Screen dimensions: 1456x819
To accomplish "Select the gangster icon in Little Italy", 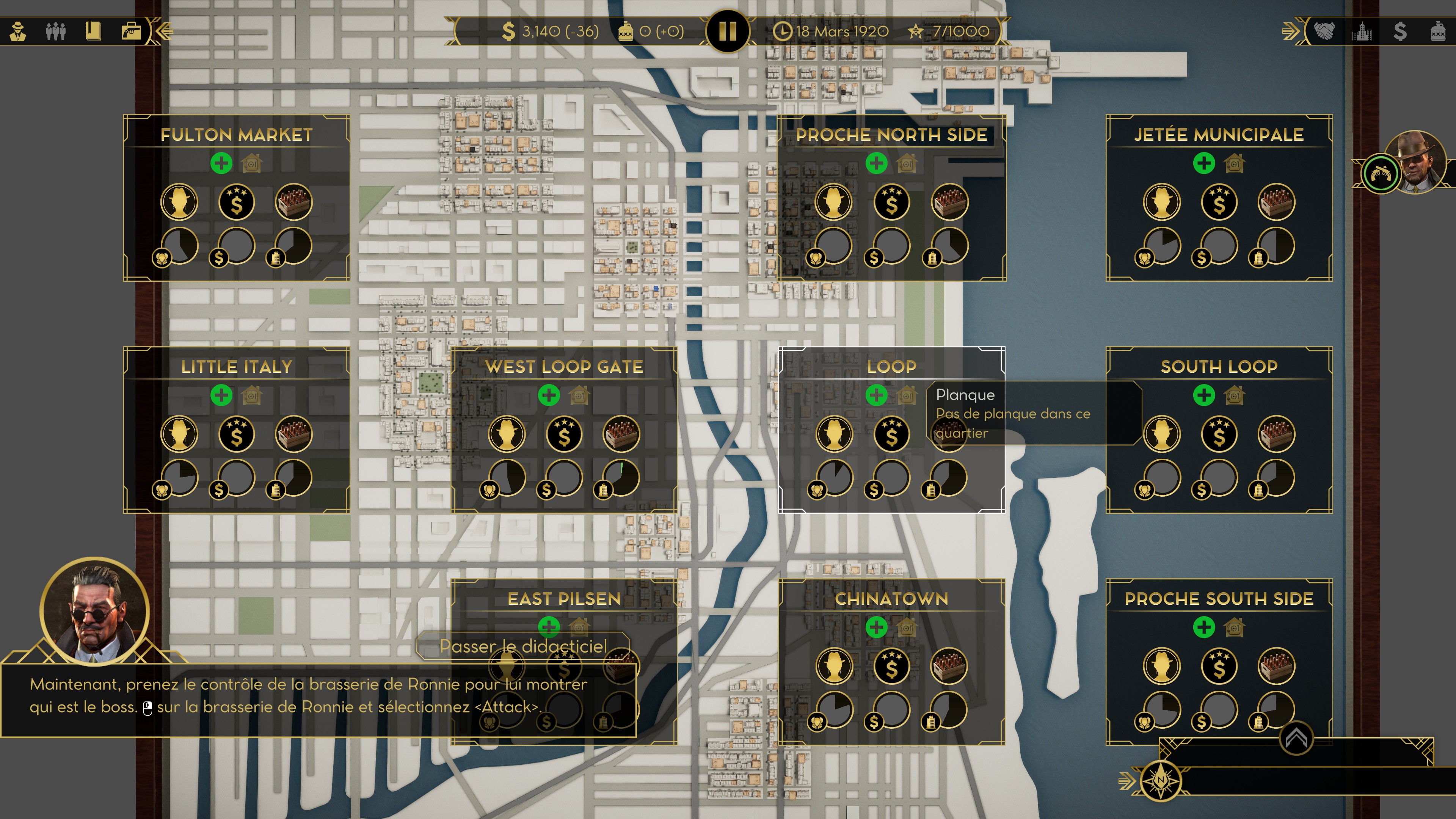I will (179, 434).
